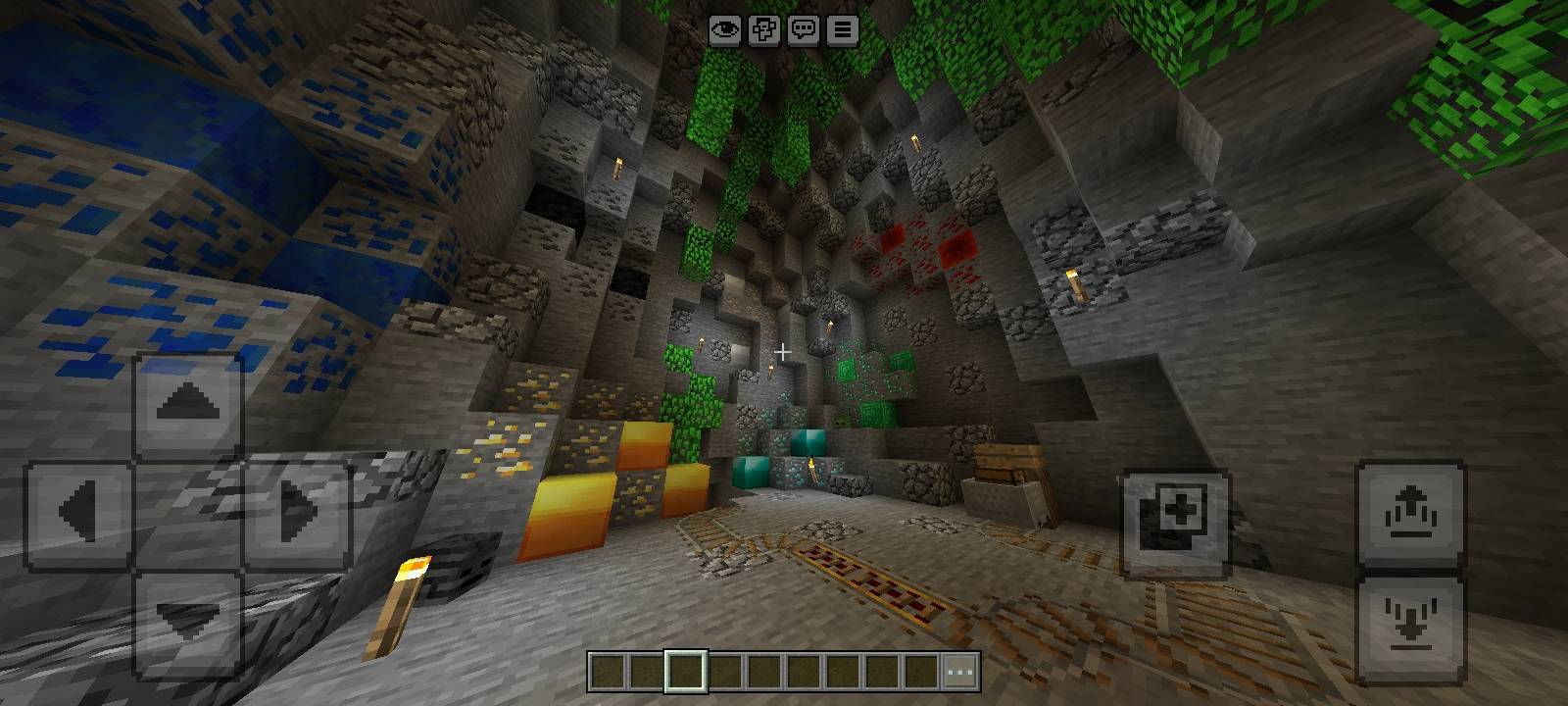Click the character portrait icon in the top bar
Screen dimensions: 1568x706
tap(764, 29)
